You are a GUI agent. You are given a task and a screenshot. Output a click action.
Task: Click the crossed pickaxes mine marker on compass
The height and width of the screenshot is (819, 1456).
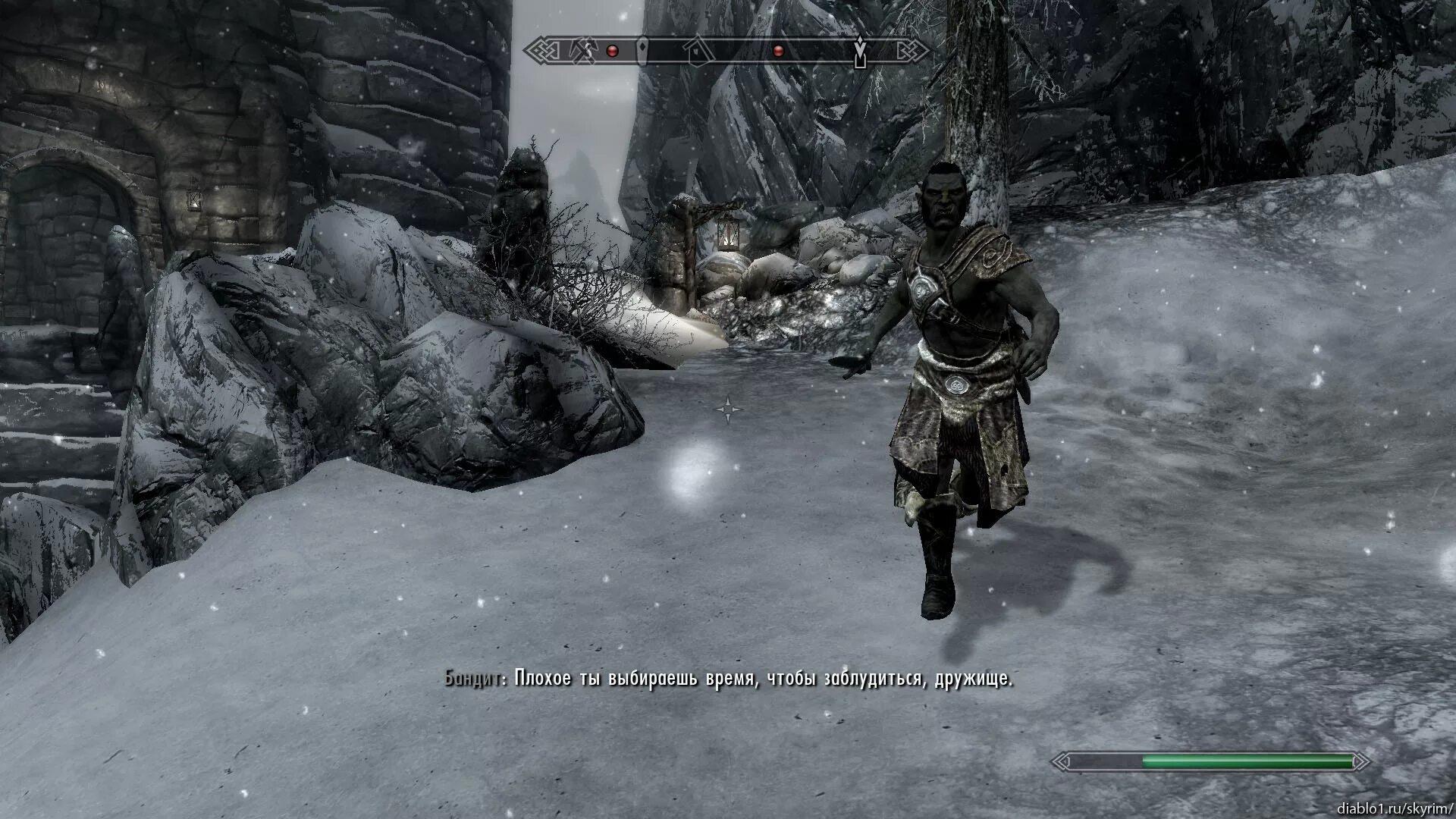coord(582,51)
